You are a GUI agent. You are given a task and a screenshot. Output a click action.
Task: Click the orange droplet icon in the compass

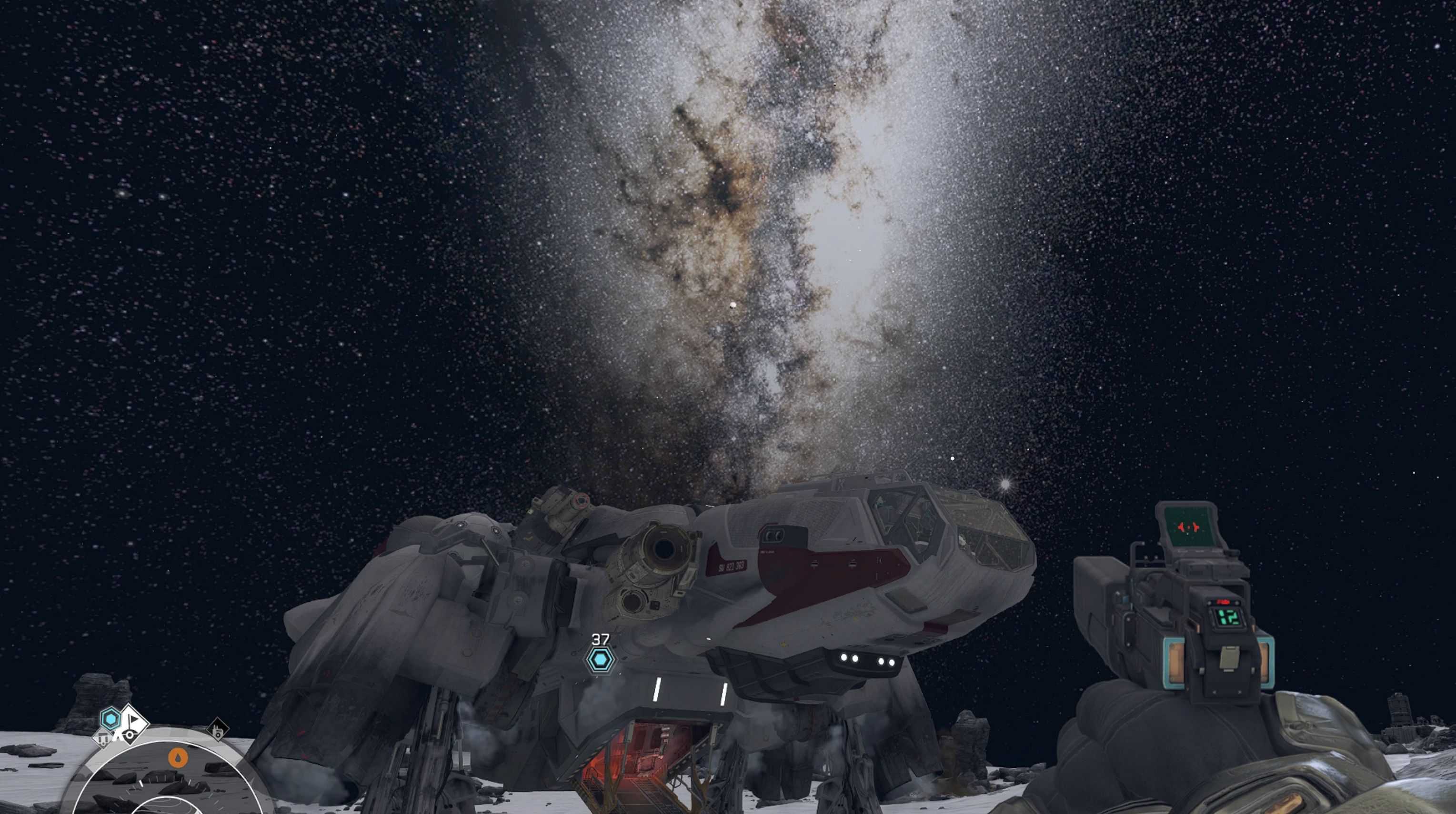pyautogui.click(x=179, y=758)
